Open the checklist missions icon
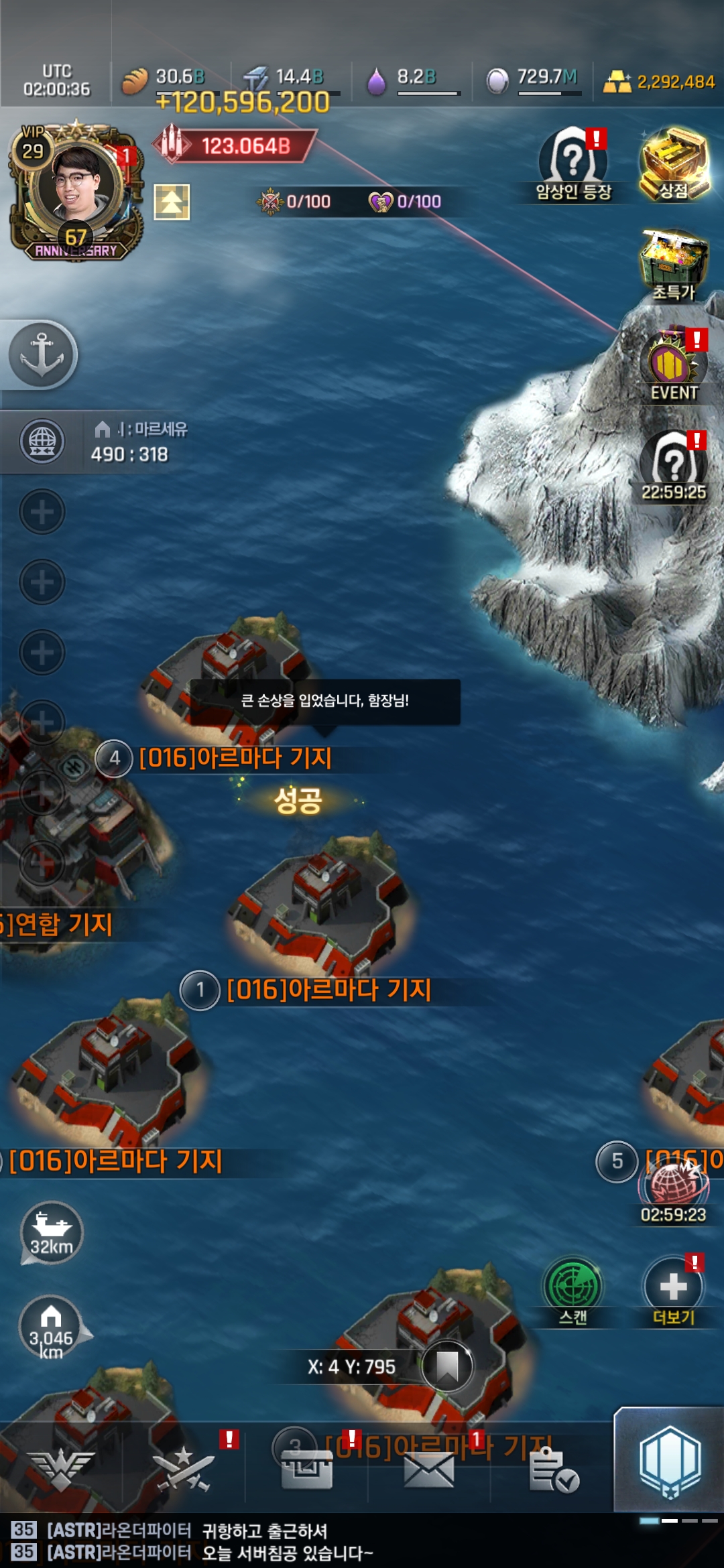The image size is (724, 1568). pos(552,1471)
